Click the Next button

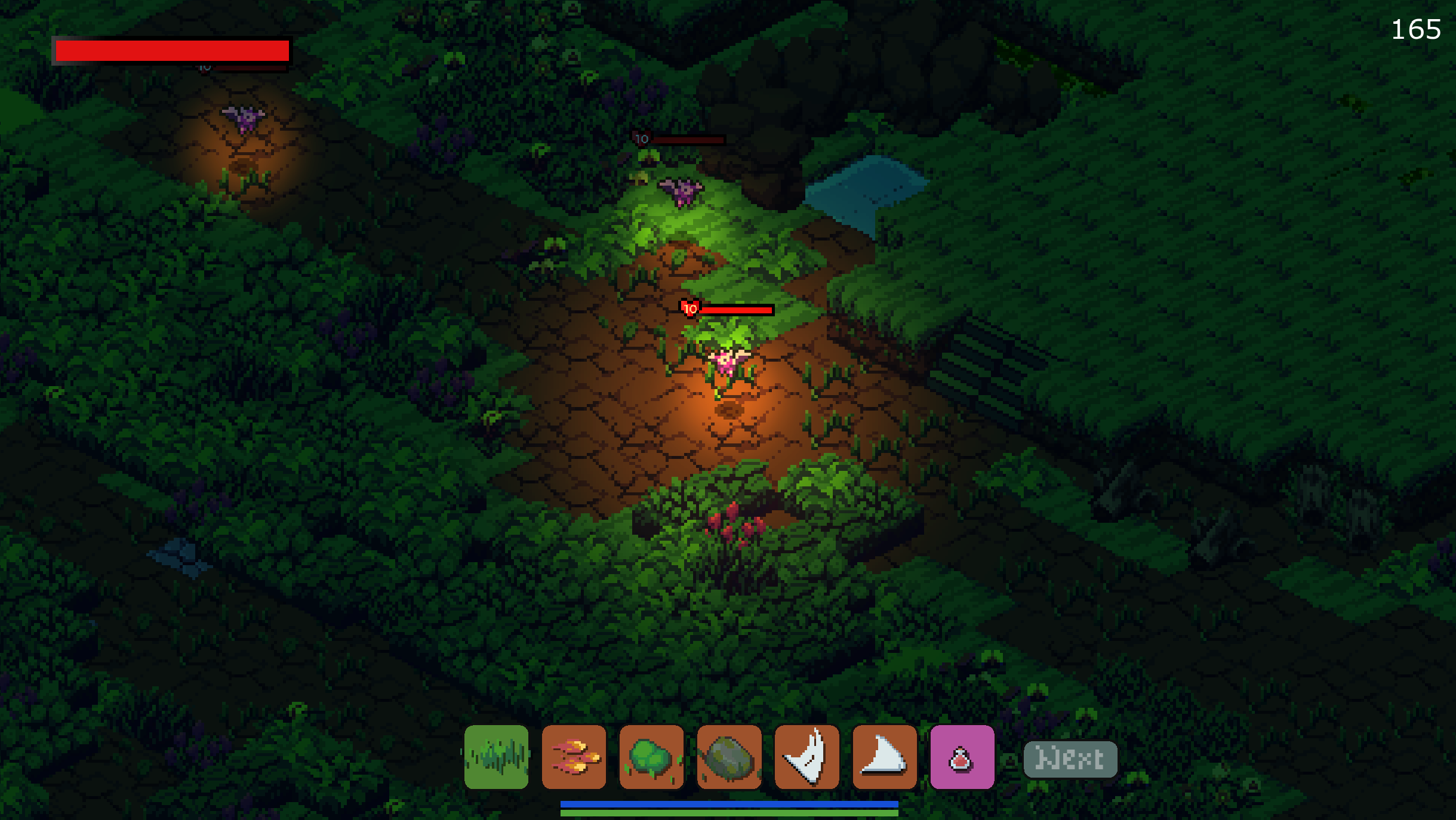pos(1070,759)
